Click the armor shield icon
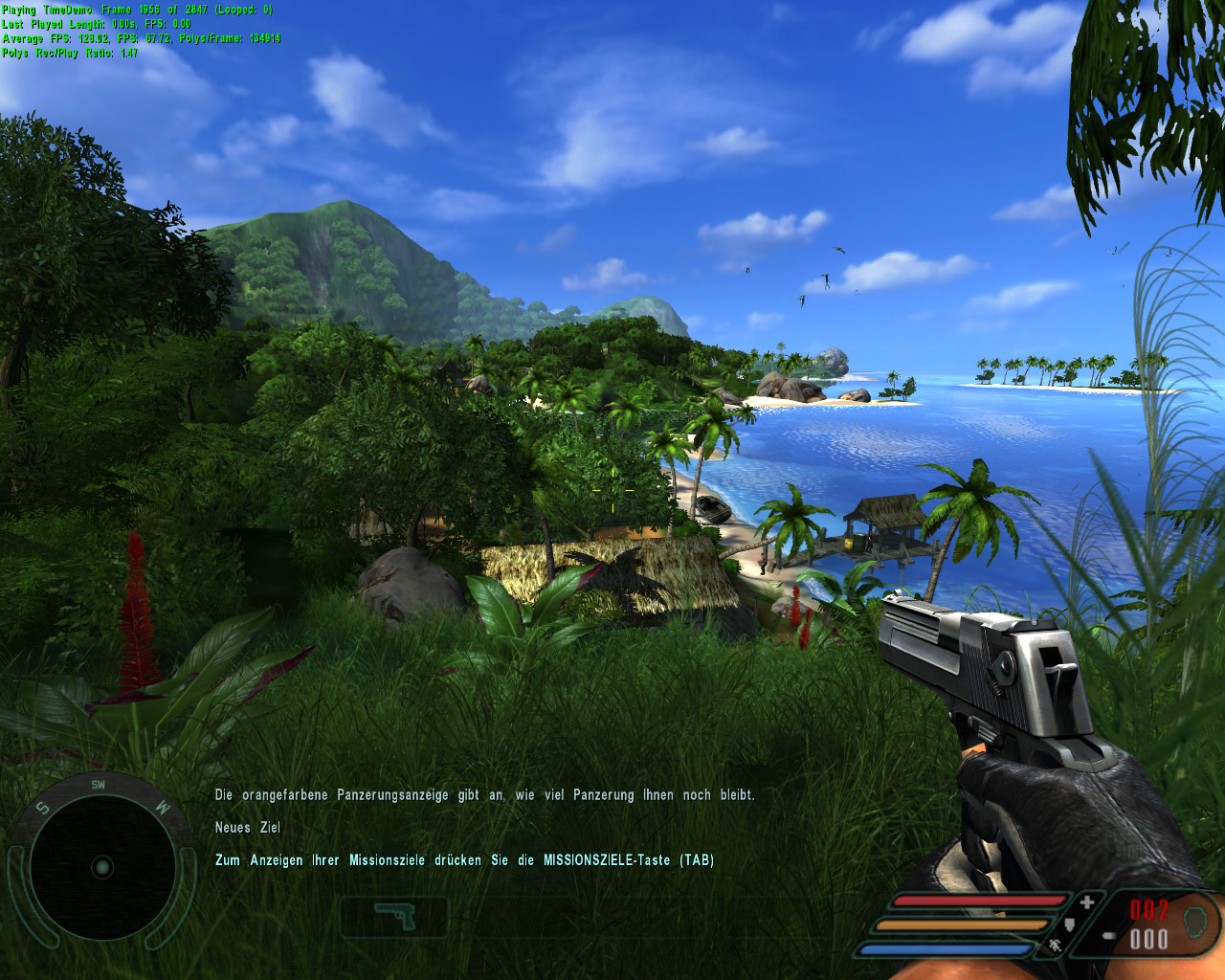1225x980 pixels. 1070,924
